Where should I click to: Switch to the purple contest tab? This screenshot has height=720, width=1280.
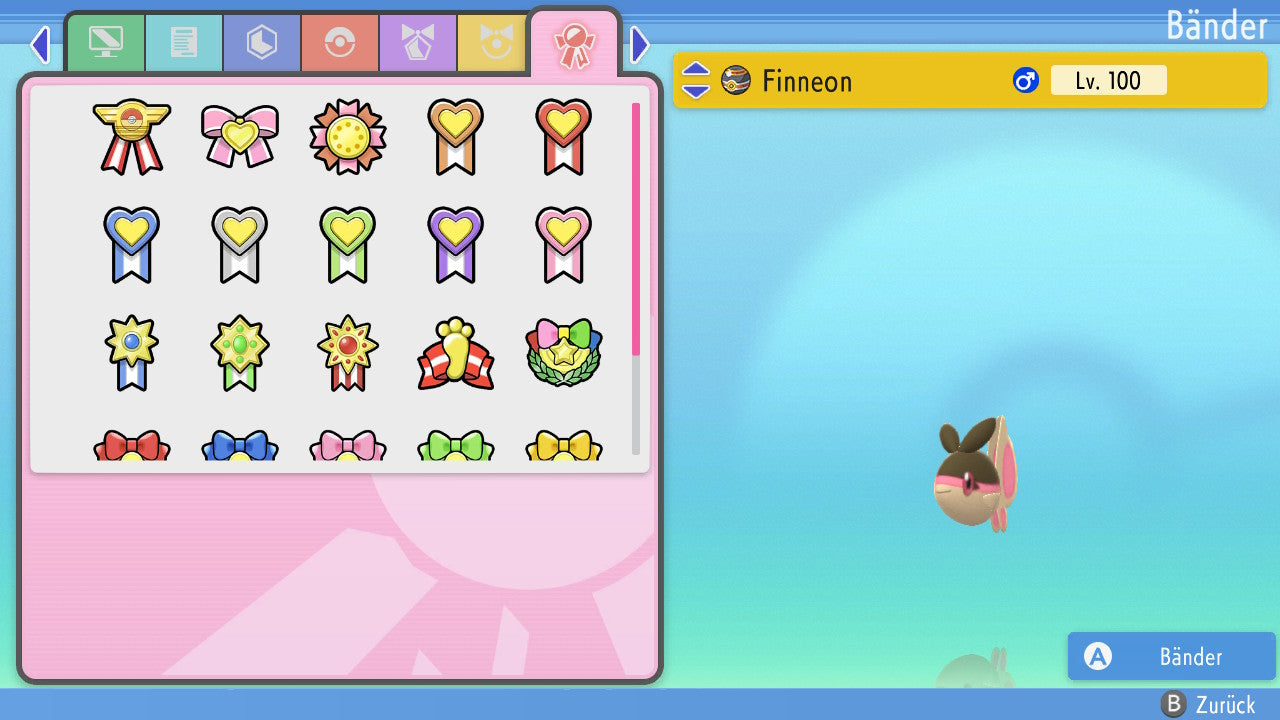[x=418, y=43]
